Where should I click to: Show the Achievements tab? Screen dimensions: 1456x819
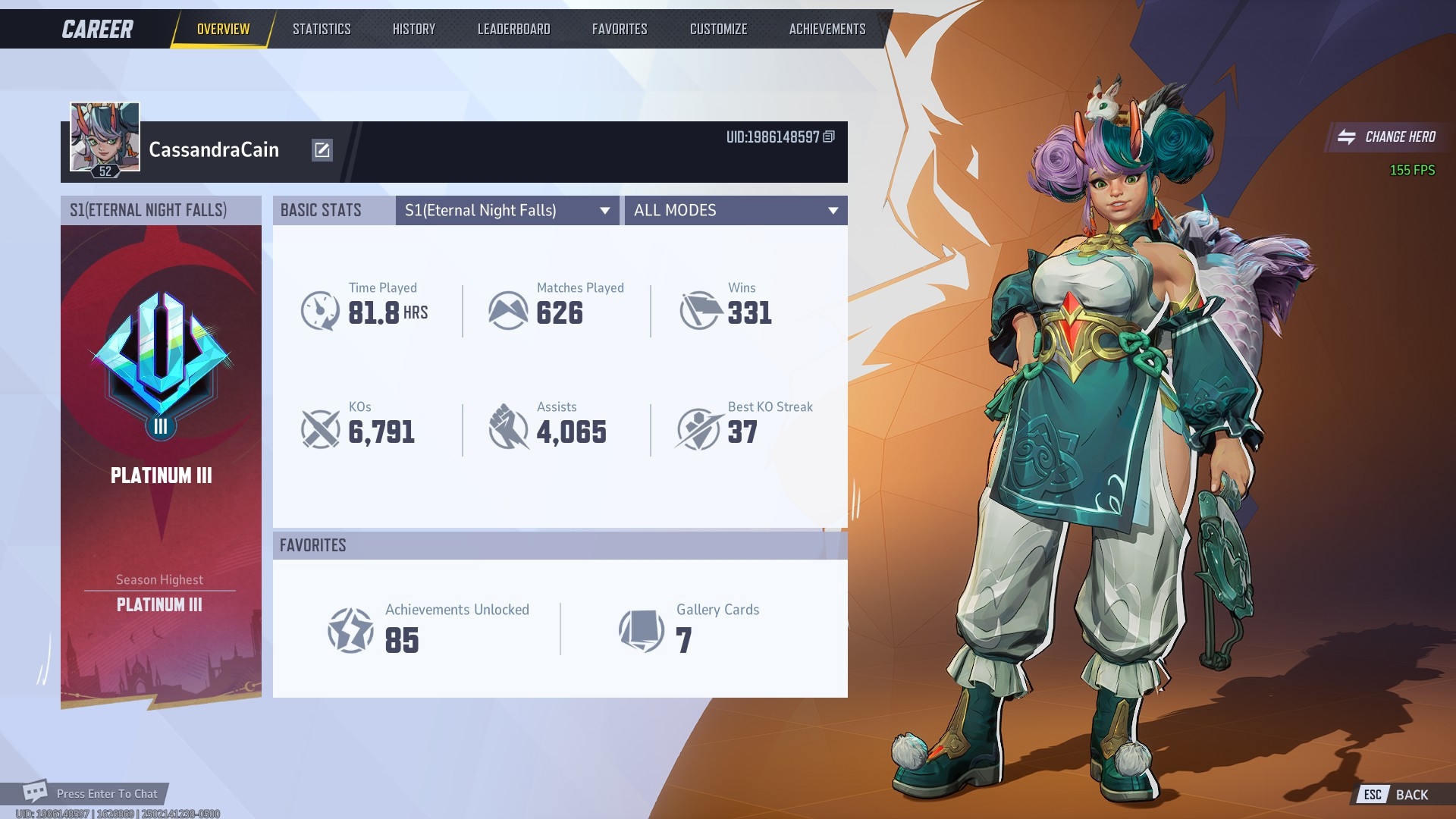(827, 29)
